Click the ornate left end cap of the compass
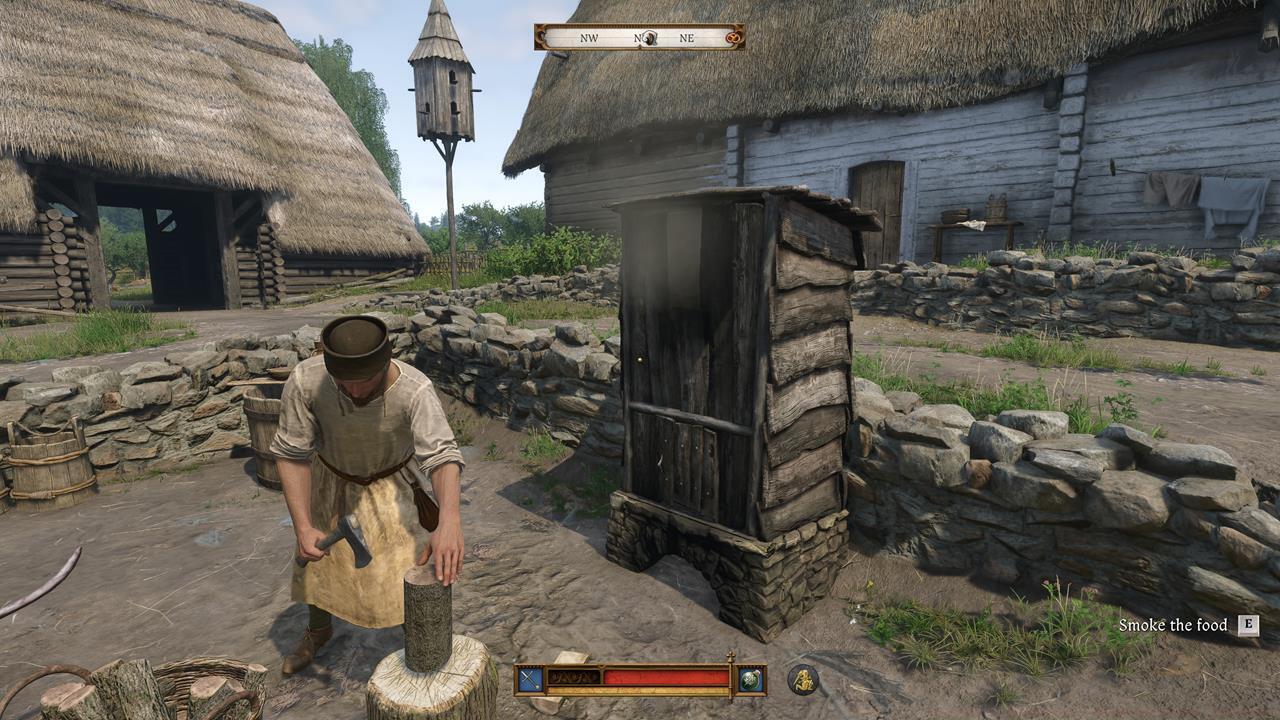 pos(539,38)
